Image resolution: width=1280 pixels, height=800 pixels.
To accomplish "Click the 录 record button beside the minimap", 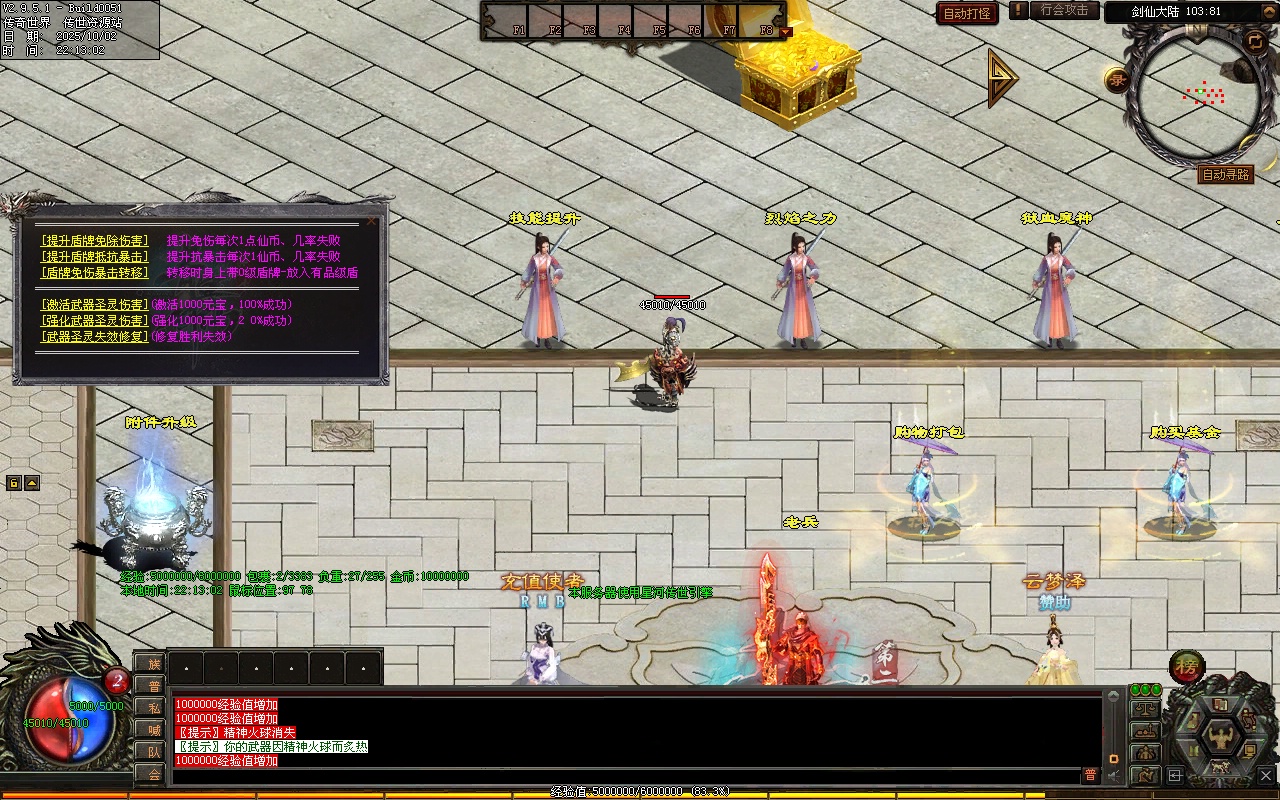I will pyautogui.click(x=1116, y=80).
